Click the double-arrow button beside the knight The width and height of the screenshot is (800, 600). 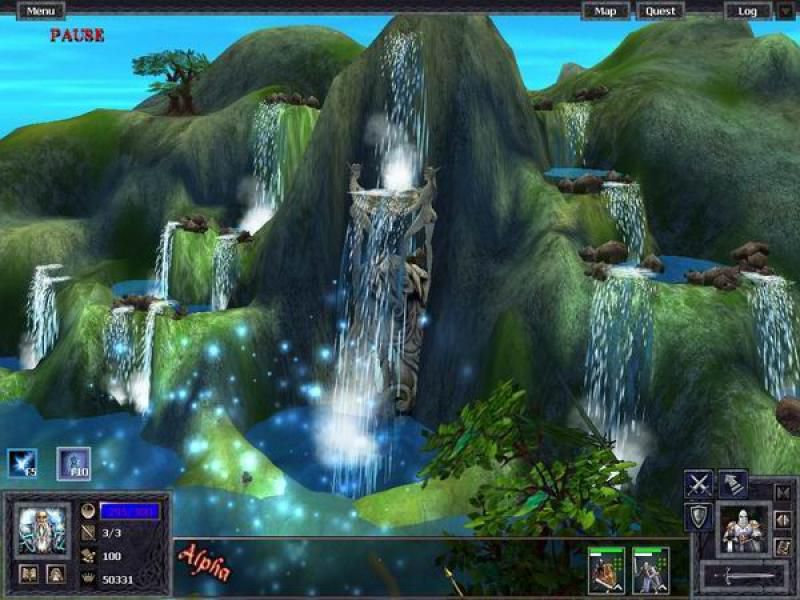pos(783,520)
